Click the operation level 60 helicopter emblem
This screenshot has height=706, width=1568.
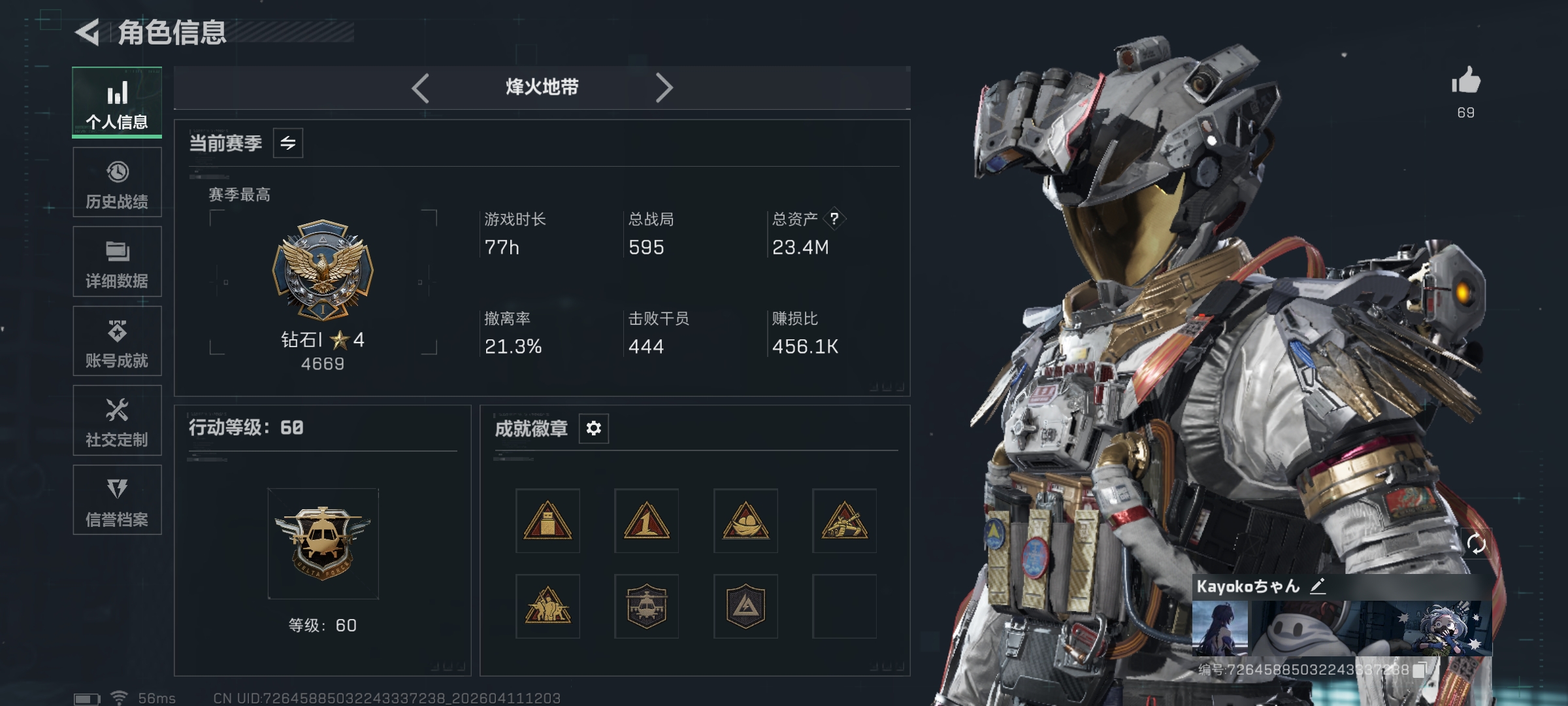coord(323,543)
